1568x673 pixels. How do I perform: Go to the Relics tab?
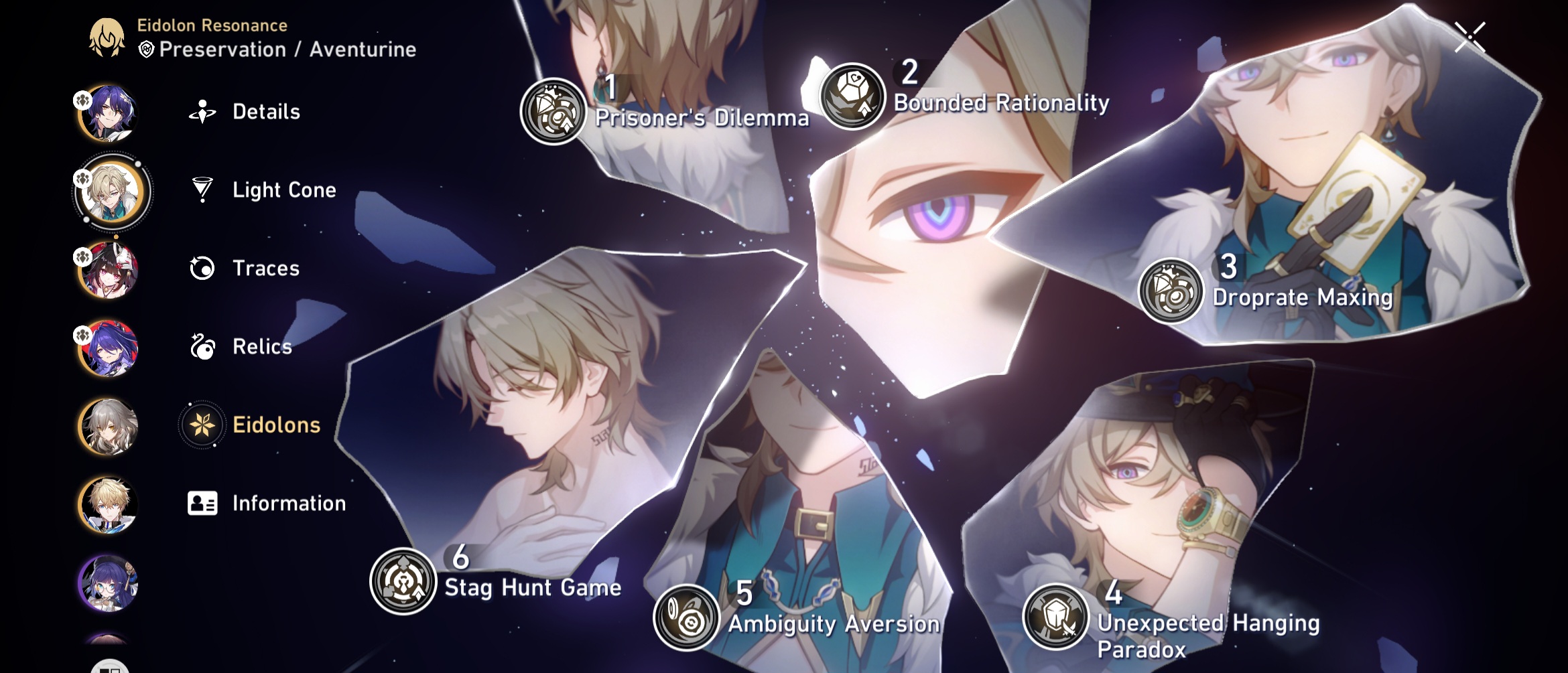click(x=262, y=347)
